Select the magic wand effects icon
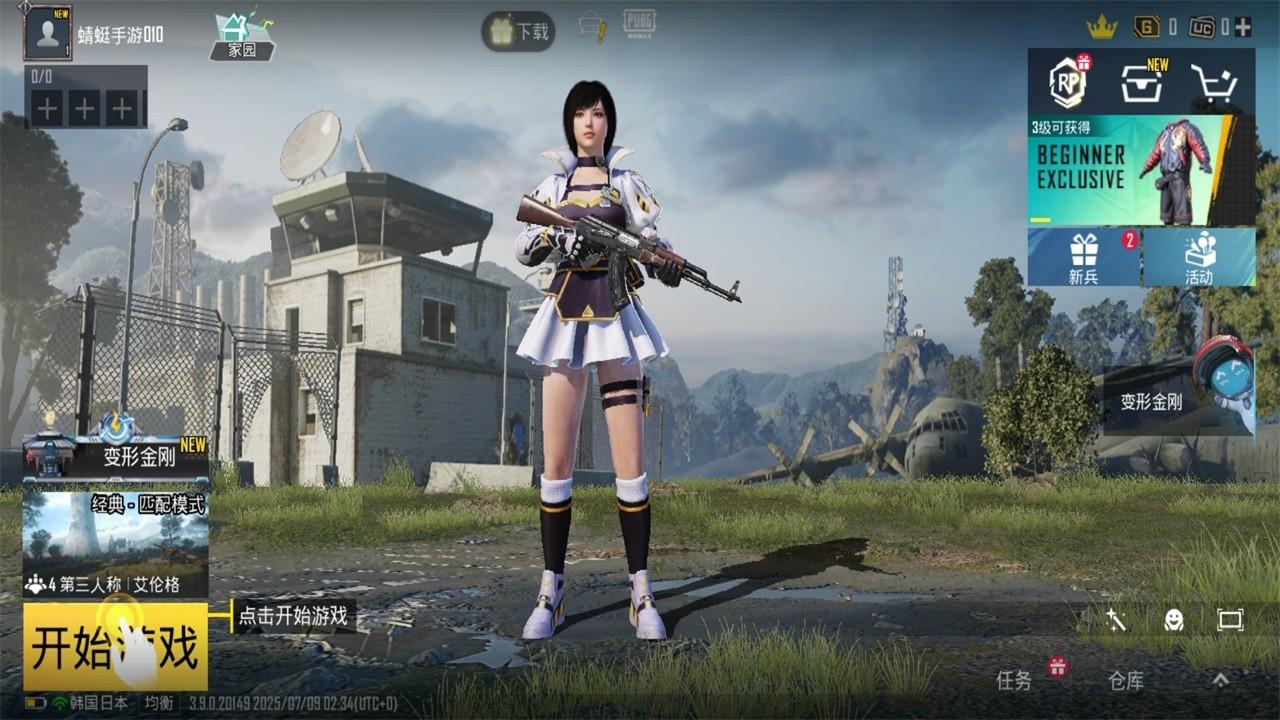 [x=1116, y=620]
